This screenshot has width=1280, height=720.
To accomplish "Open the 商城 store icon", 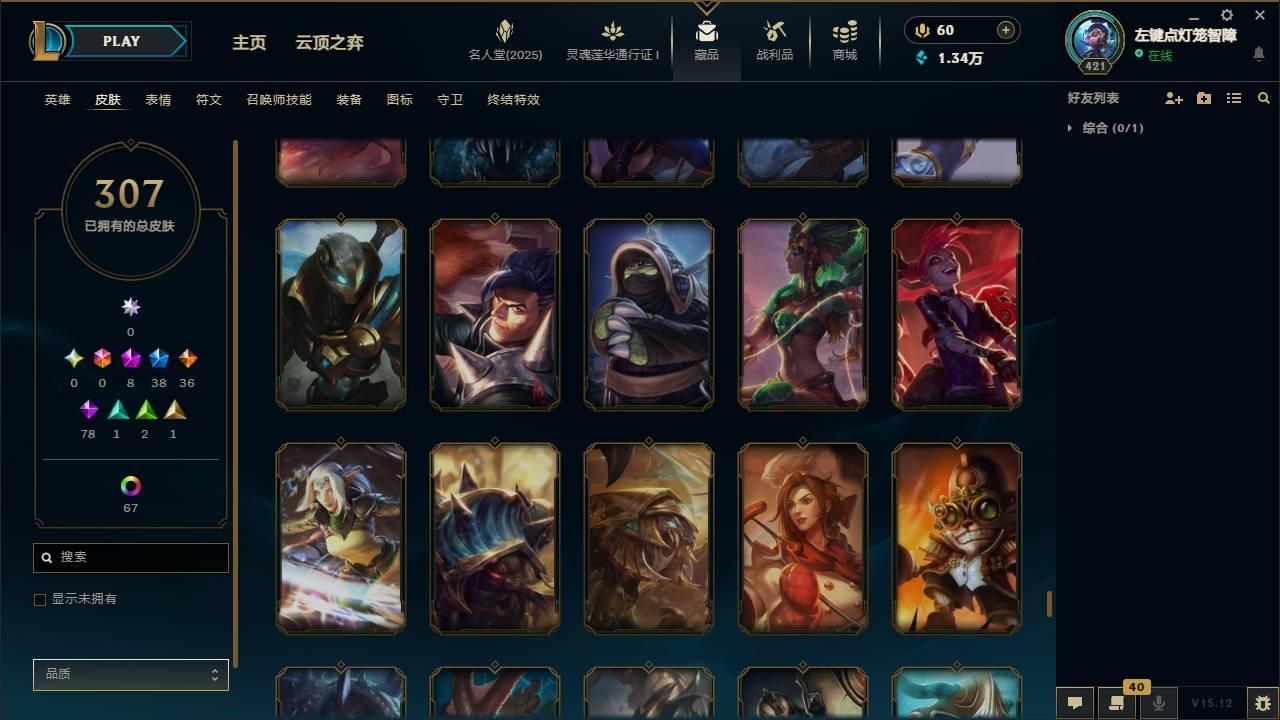I will [x=843, y=40].
